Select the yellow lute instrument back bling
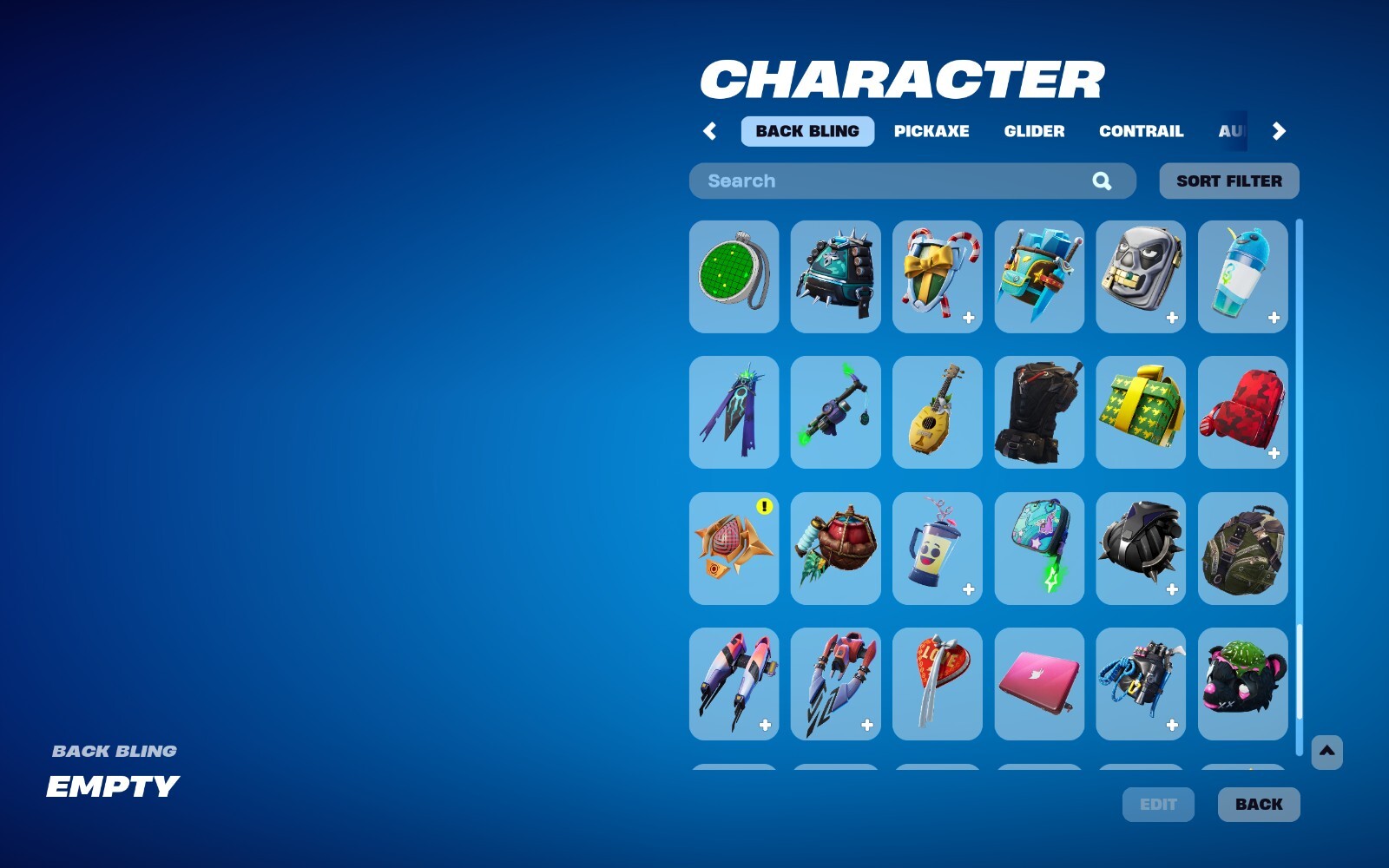This screenshot has width=1389, height=868. (x=937, y=412)
